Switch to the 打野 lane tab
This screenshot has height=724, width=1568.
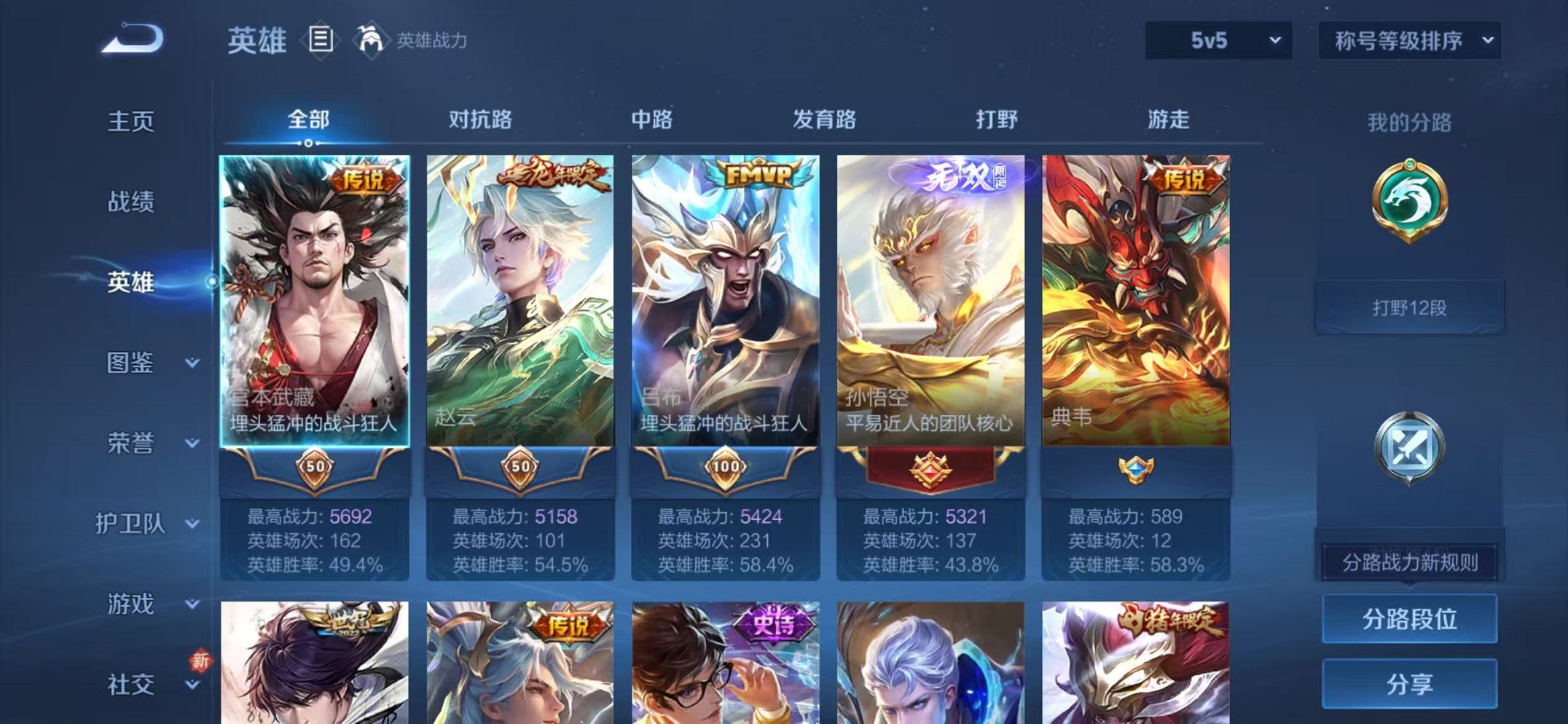click(998, 120)
